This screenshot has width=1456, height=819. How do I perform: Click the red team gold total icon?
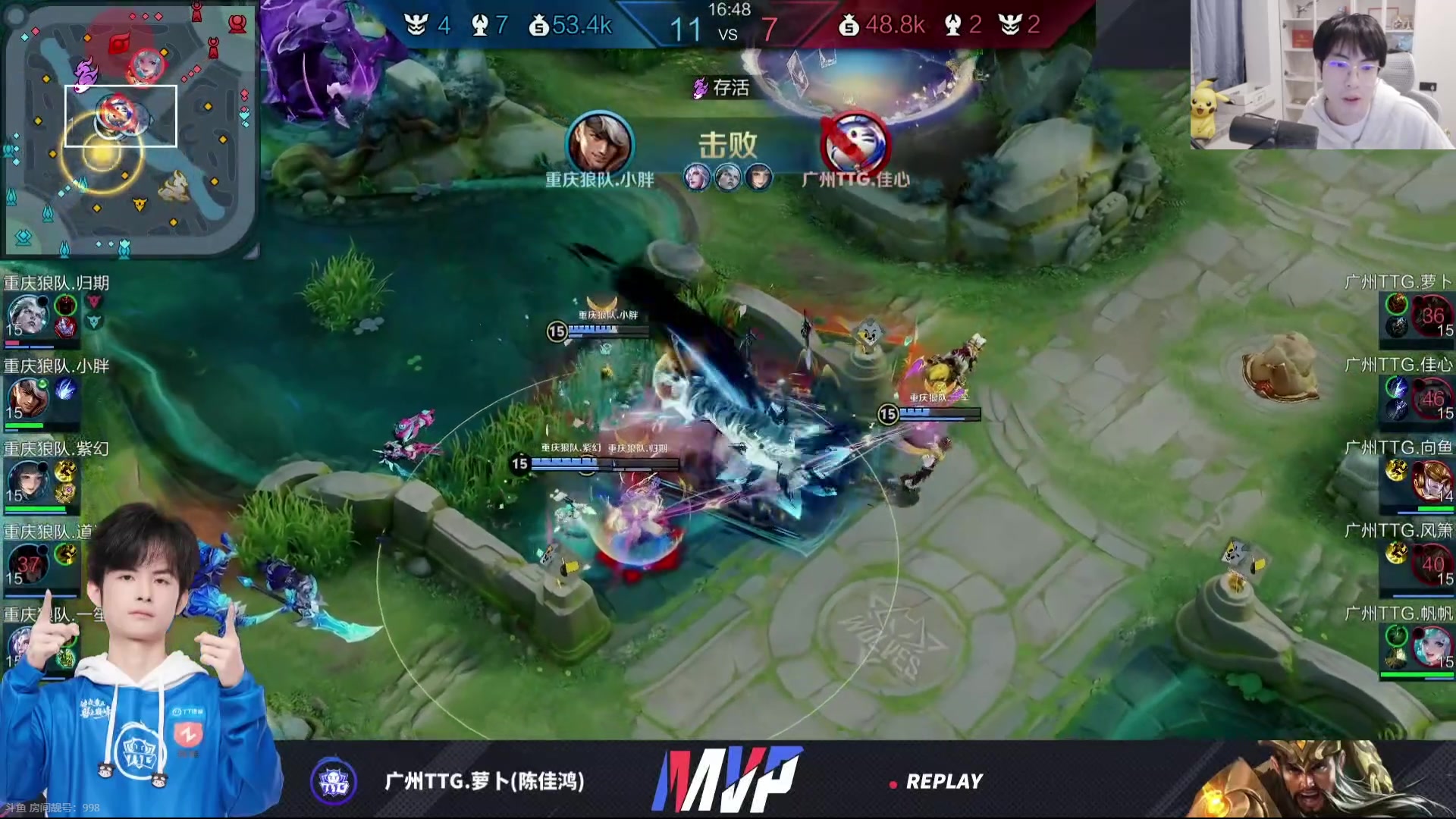(x=849, y=27)
